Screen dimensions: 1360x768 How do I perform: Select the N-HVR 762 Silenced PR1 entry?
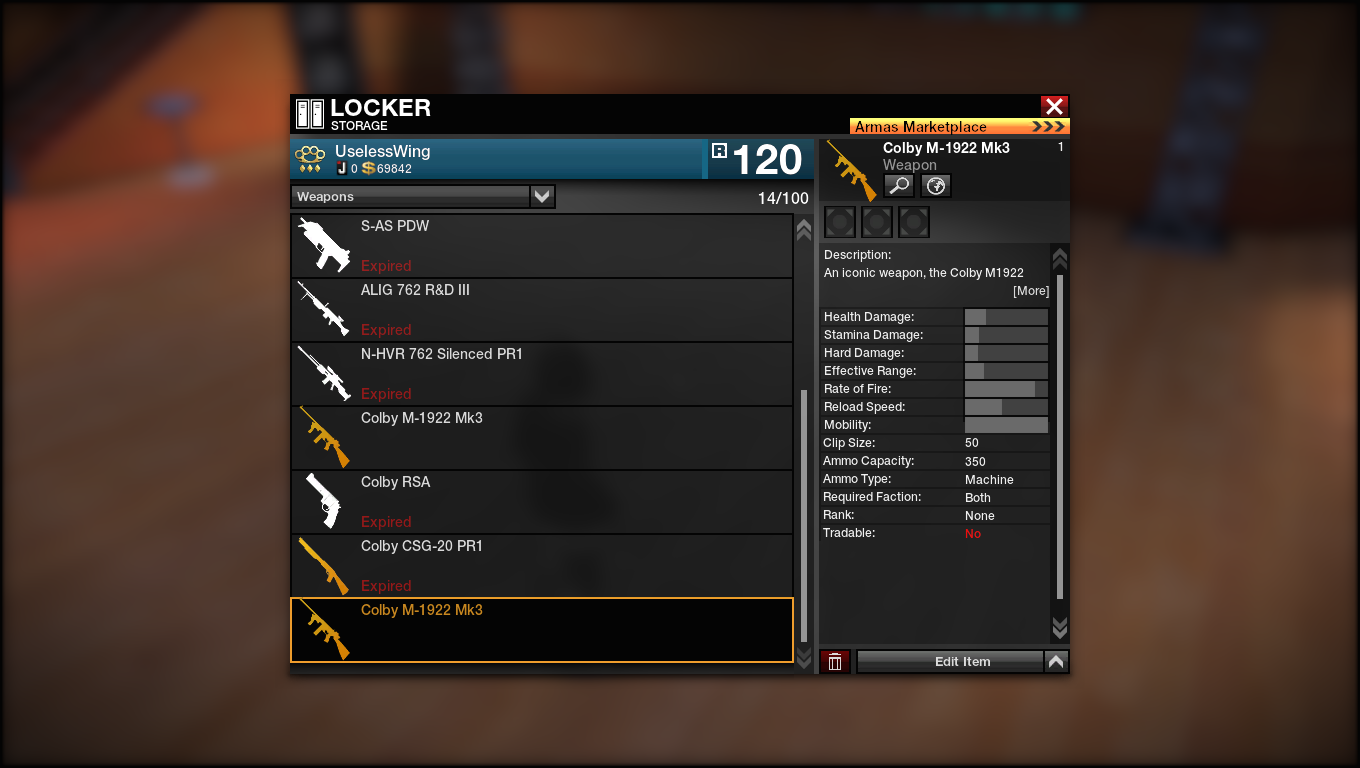click(x=541, y=374)
